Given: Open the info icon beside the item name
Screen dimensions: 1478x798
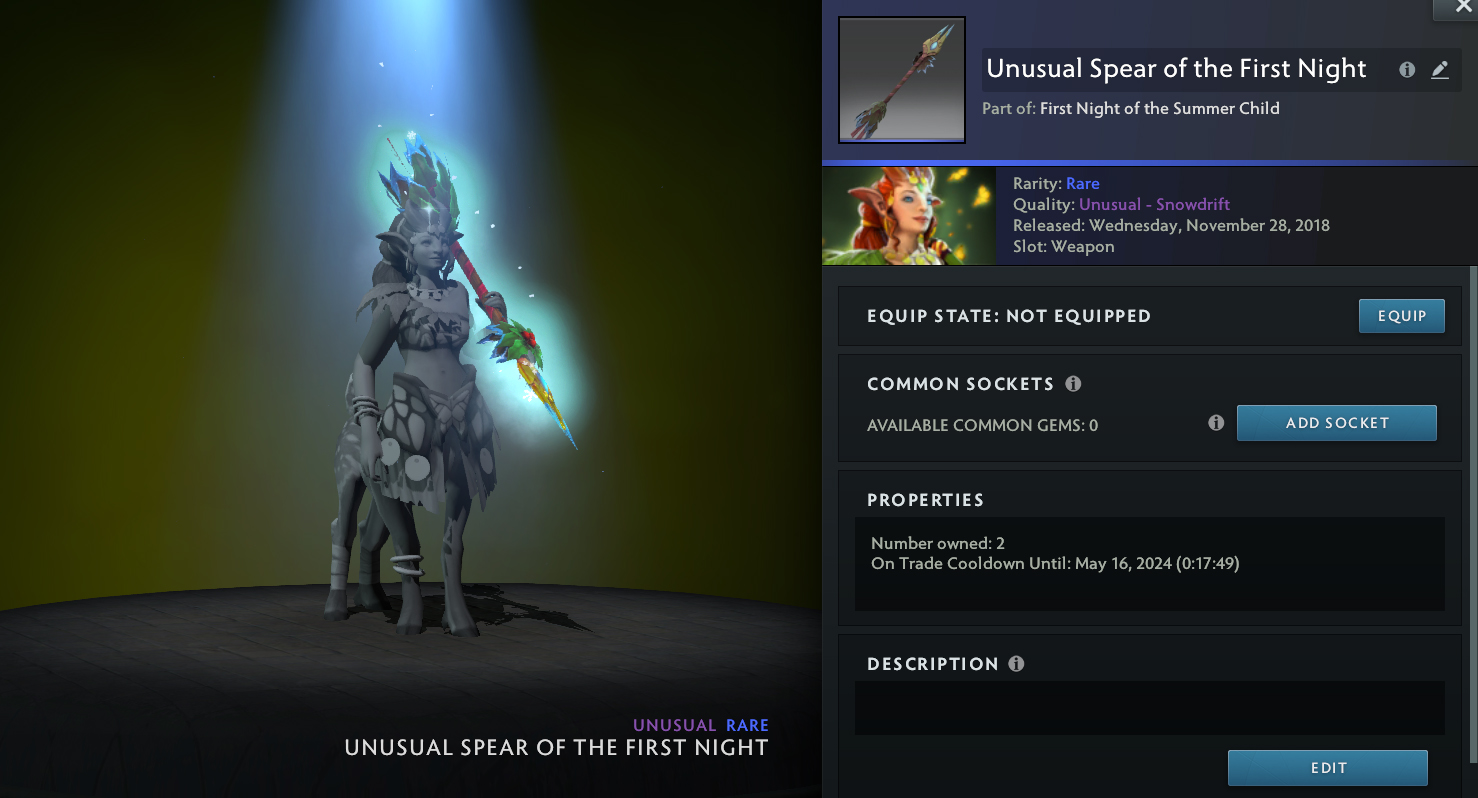Looking at the screenshot, I should [1407, 70].
